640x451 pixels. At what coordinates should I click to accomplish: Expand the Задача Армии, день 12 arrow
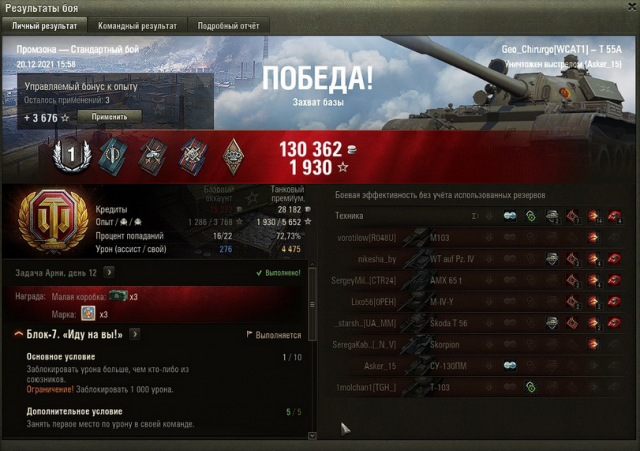[x=108, y=272]
